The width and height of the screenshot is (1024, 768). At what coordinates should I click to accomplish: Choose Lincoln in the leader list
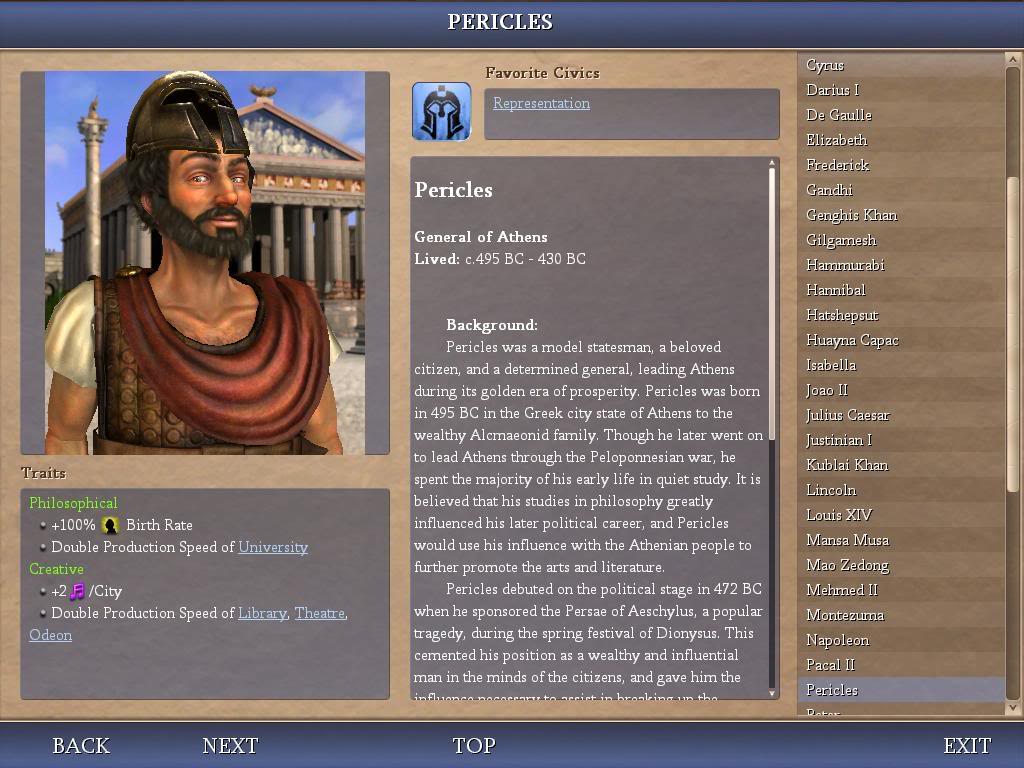click(830, 490)
